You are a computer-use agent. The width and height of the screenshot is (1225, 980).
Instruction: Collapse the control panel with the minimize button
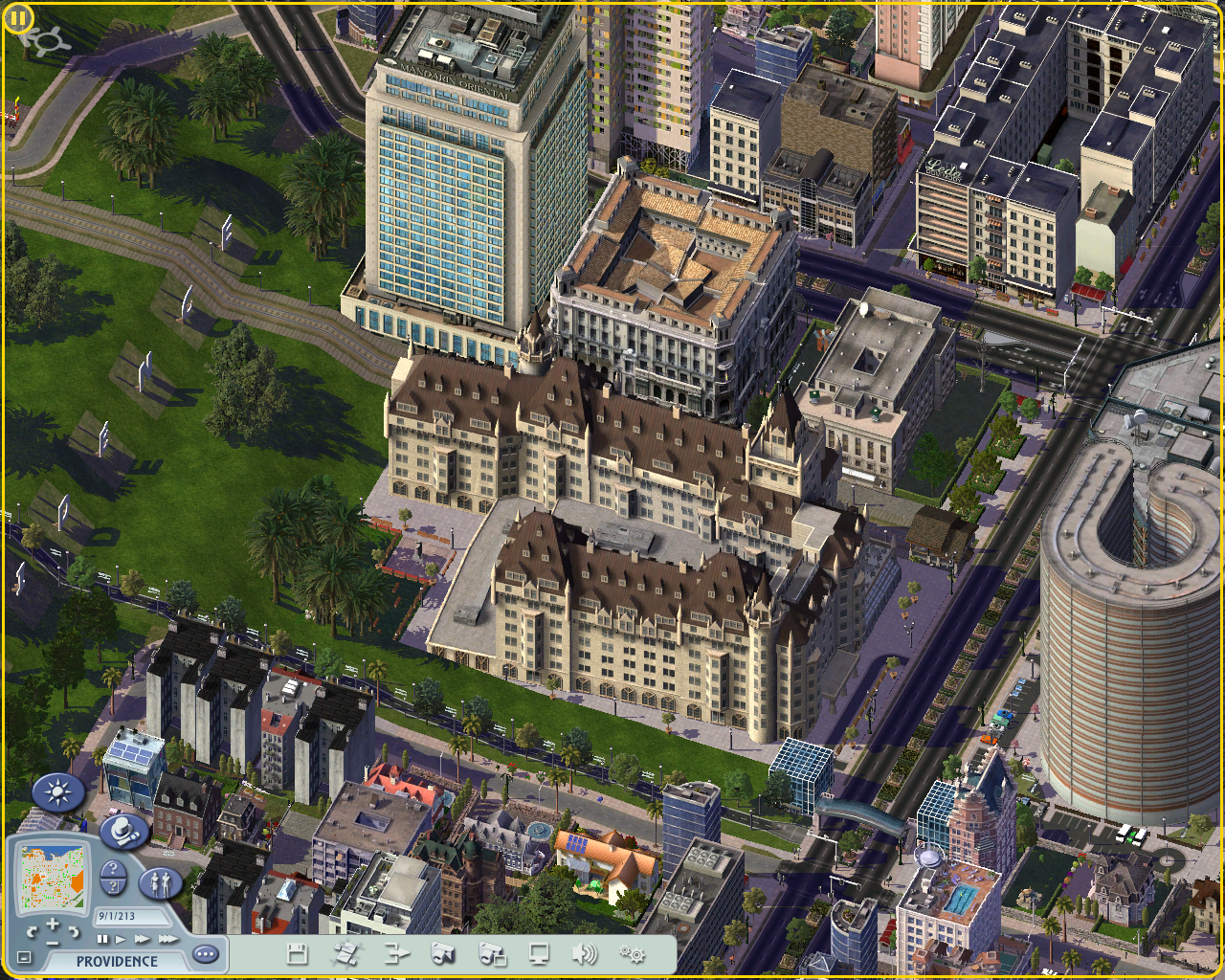(x=24, y=958)
